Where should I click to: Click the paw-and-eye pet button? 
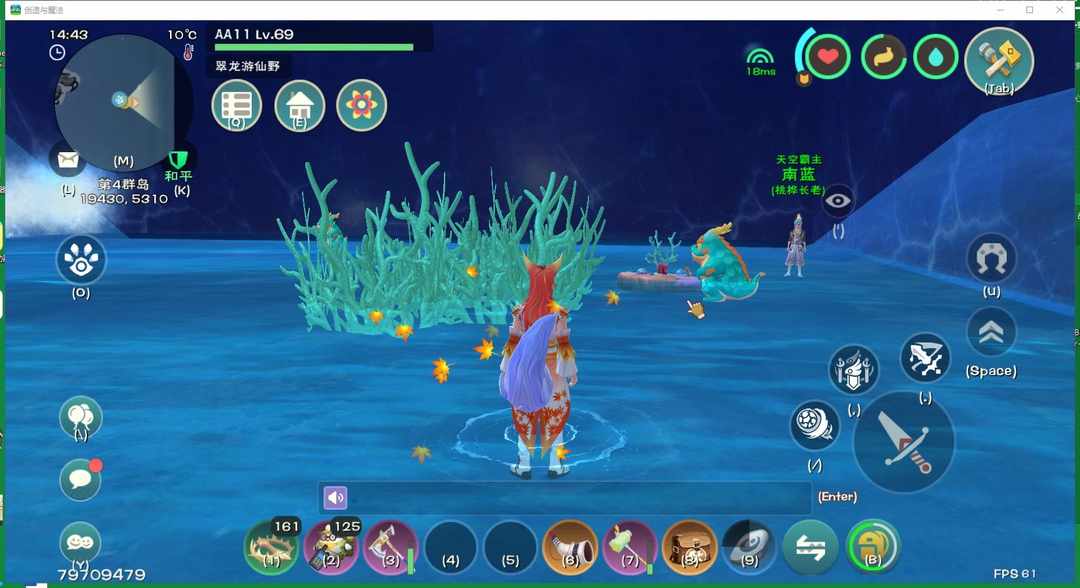coord(81,260)
